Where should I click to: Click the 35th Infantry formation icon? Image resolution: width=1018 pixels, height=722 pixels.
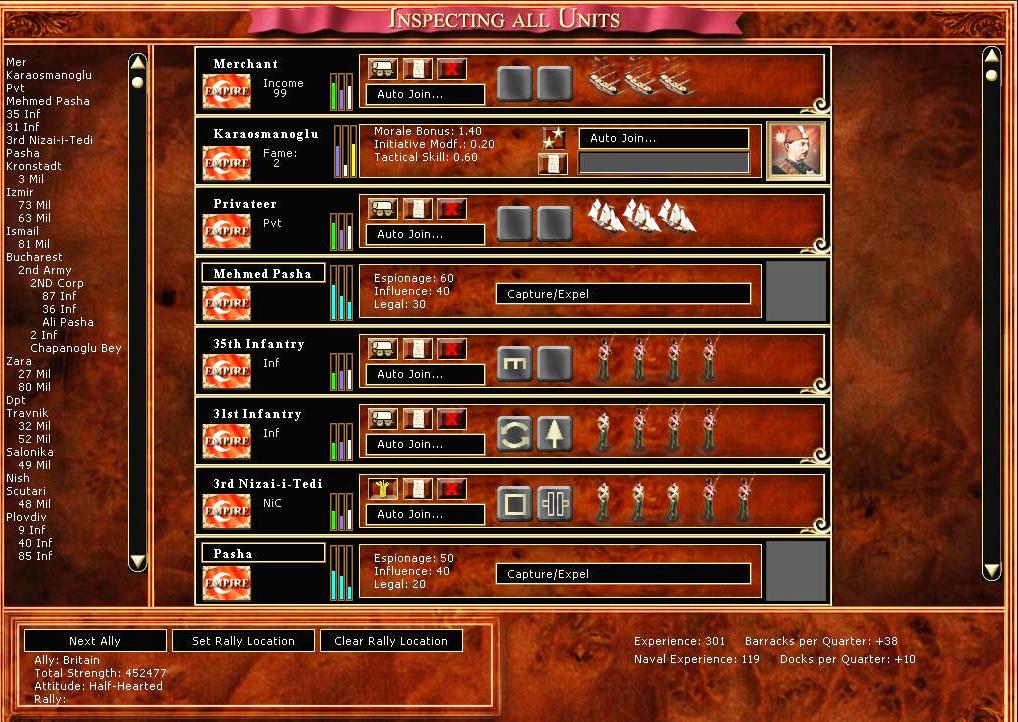(x=514, y=364)
